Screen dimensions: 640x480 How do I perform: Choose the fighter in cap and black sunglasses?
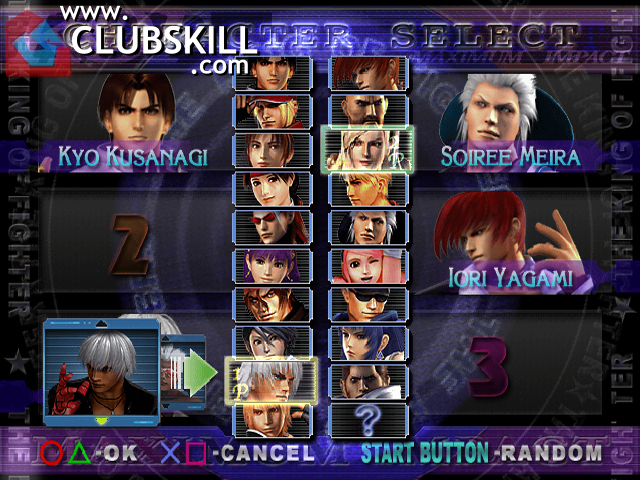(368, 303)
